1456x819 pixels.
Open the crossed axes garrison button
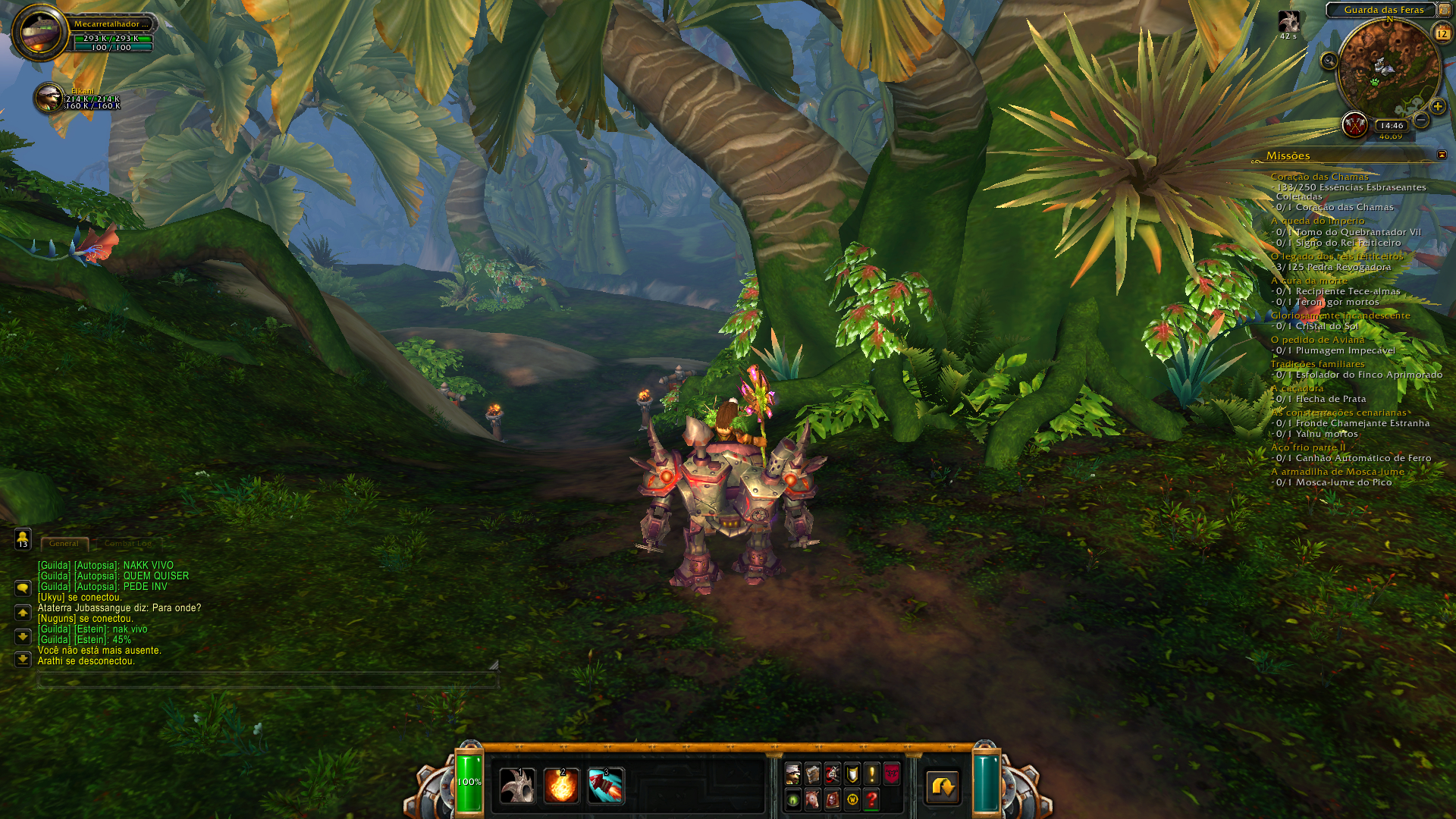click(1354, 124)
